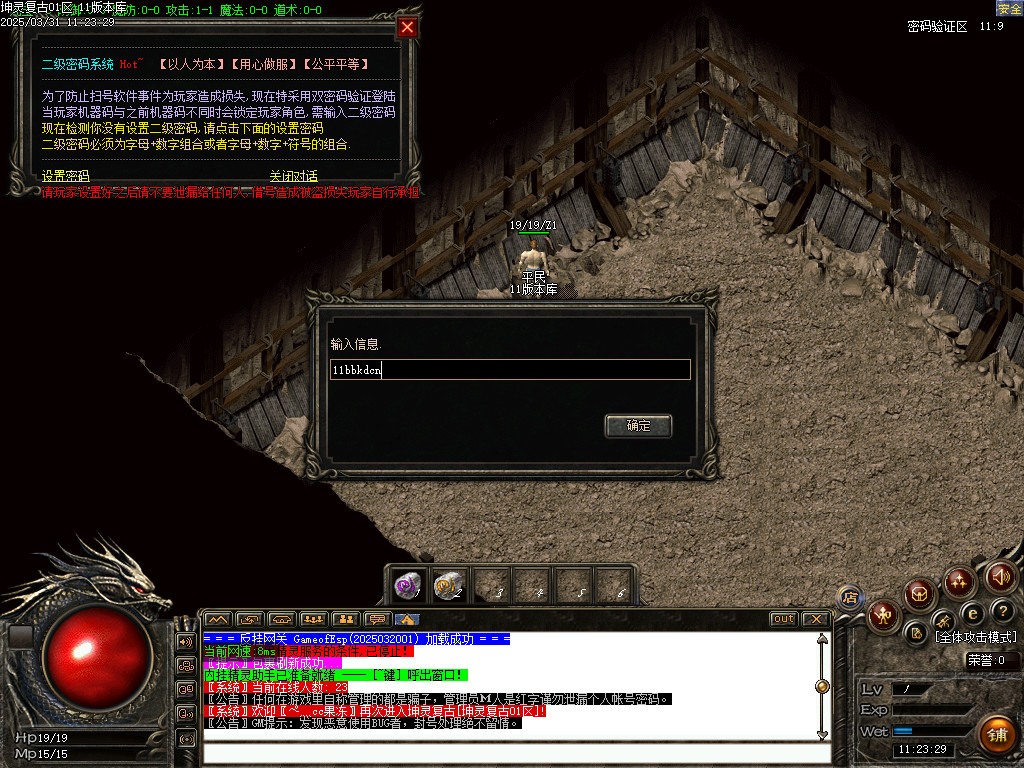Viewport: 1024px width, 768px height.
Task: Open the character figure icon
Action: (x=883, y=615)
